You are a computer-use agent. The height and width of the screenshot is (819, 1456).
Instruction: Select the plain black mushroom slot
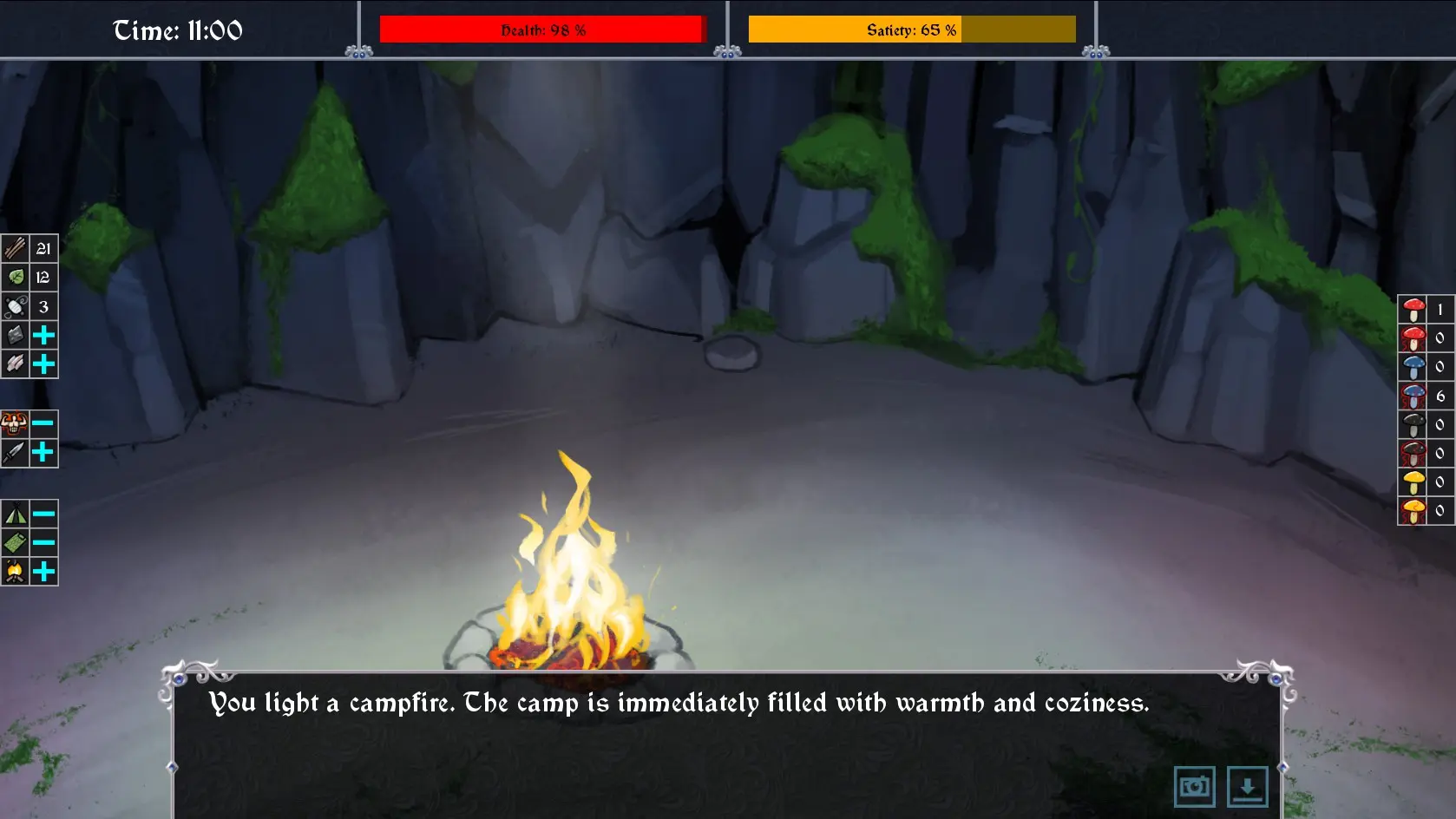click(x=1413, y=424)
